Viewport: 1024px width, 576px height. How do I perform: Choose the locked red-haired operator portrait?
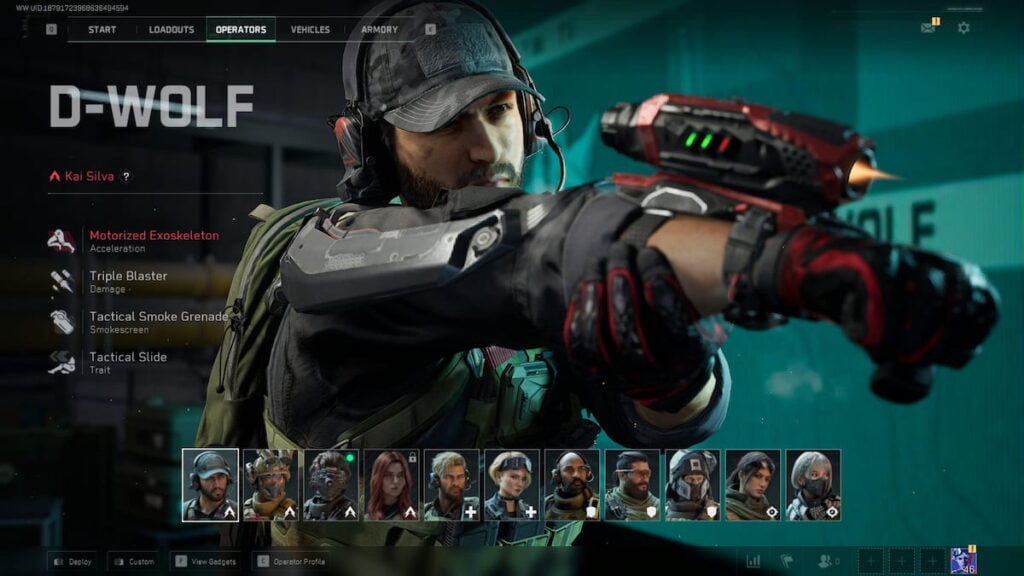tap(391, 485)
